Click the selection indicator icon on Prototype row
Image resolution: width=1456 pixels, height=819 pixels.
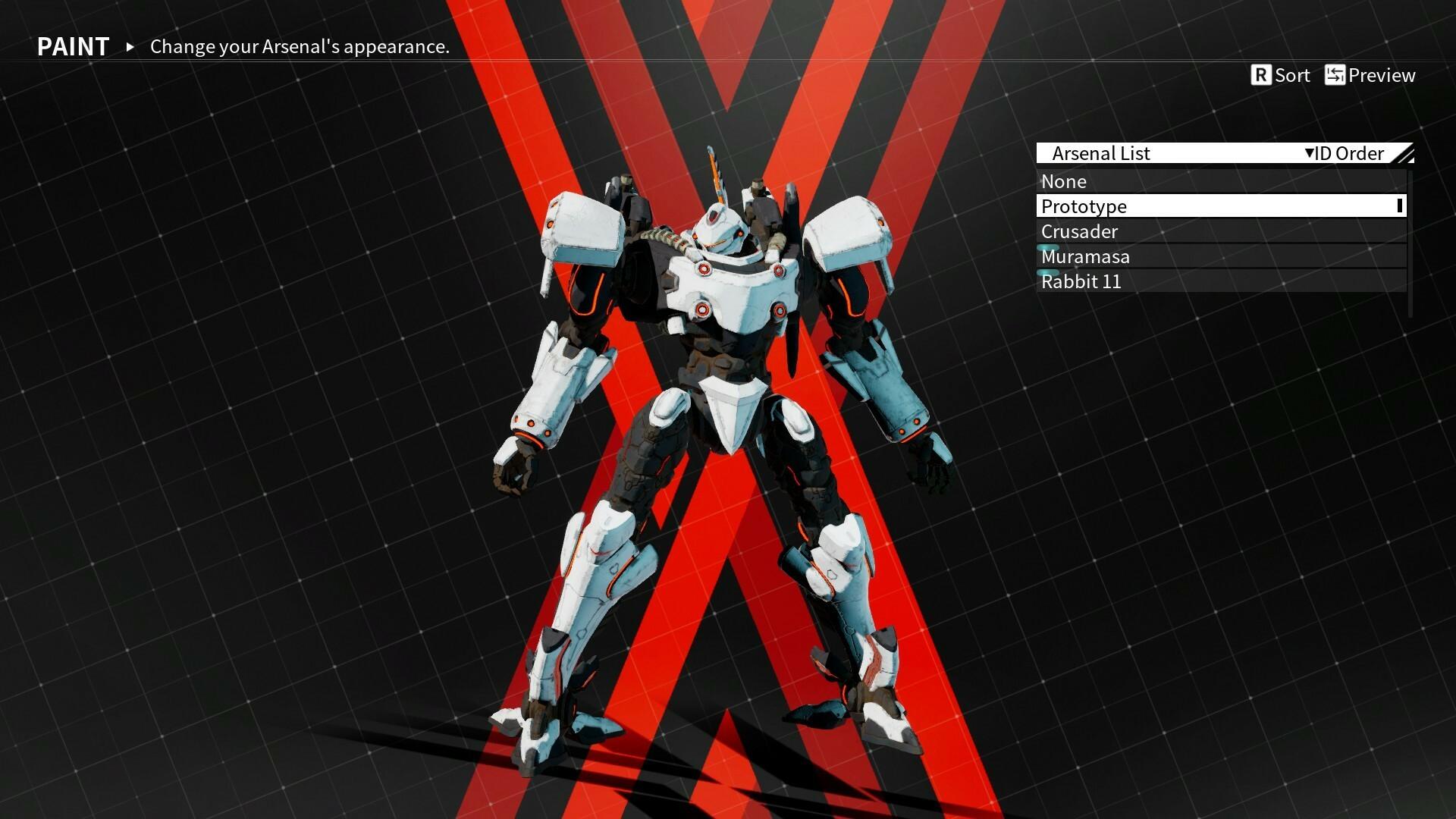point(1401,206)
